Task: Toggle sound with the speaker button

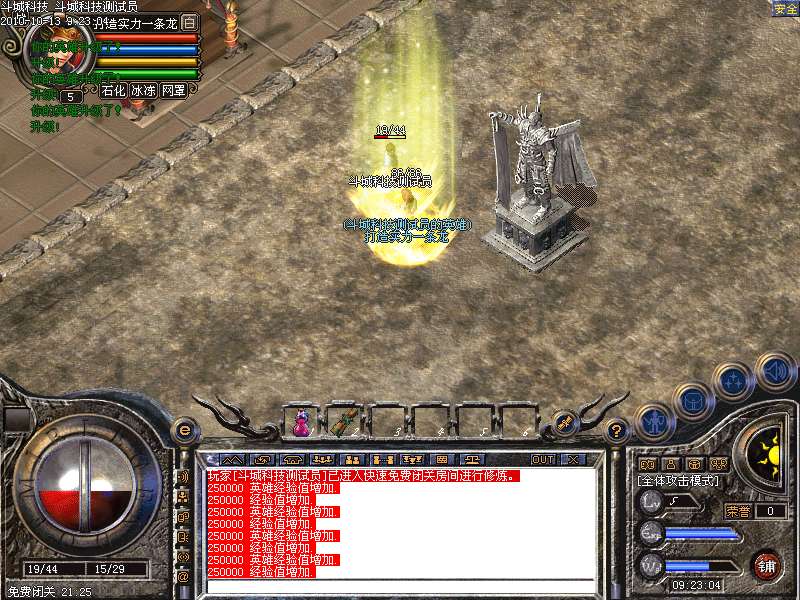Action: (775, 371)
